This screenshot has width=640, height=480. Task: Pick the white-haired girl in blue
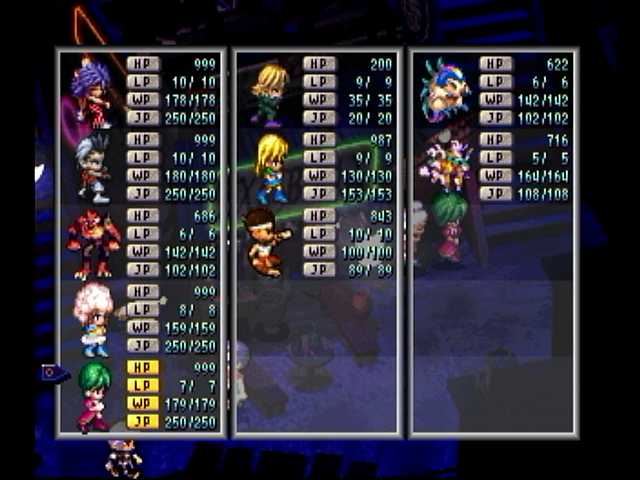coord(93,319)
